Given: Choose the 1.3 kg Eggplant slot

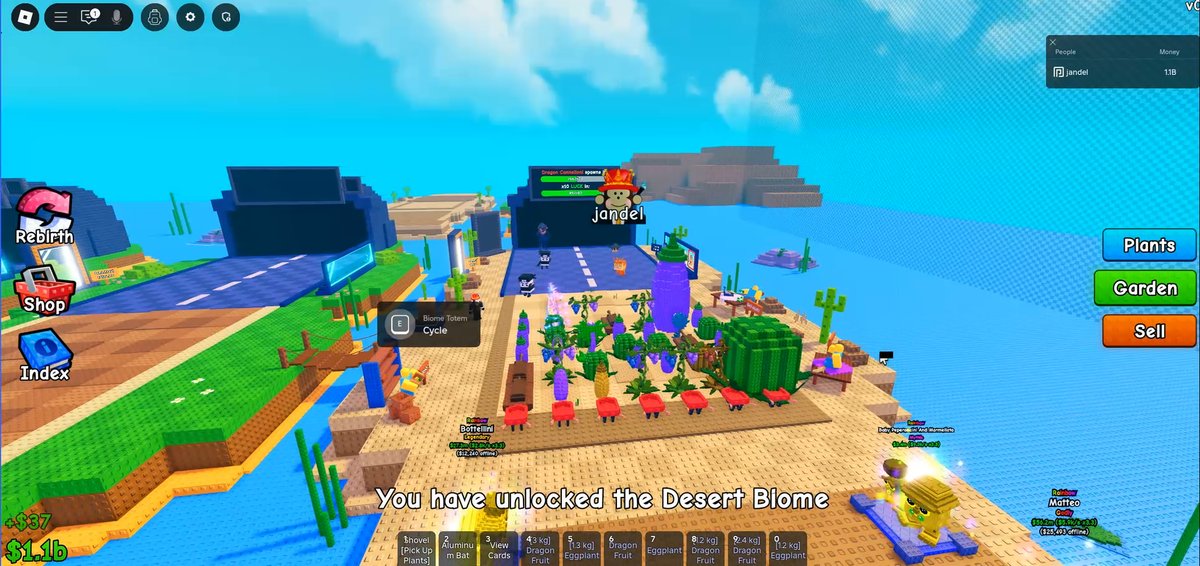Looking at the screenshot, I should 582,549.
